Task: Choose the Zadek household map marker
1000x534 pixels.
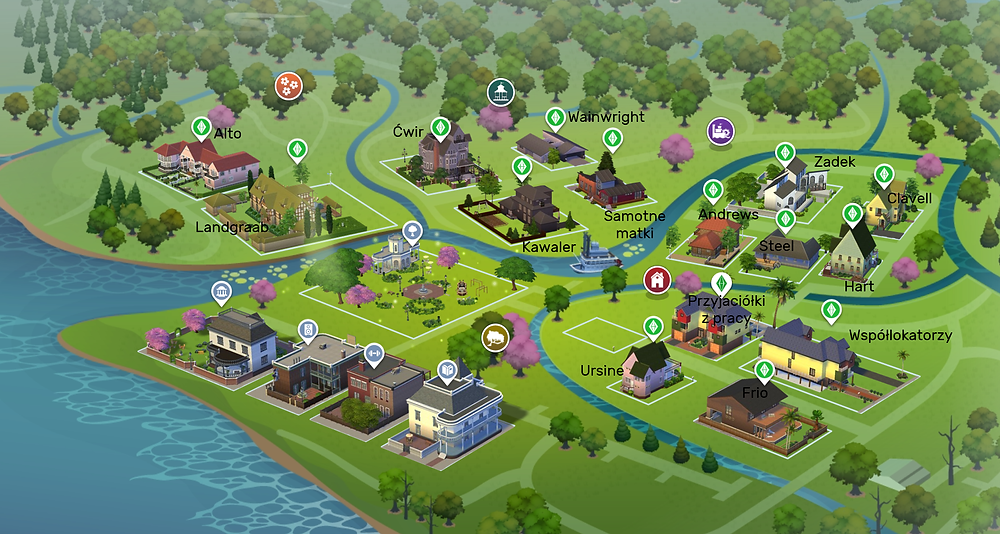Action: coord(785,153)
